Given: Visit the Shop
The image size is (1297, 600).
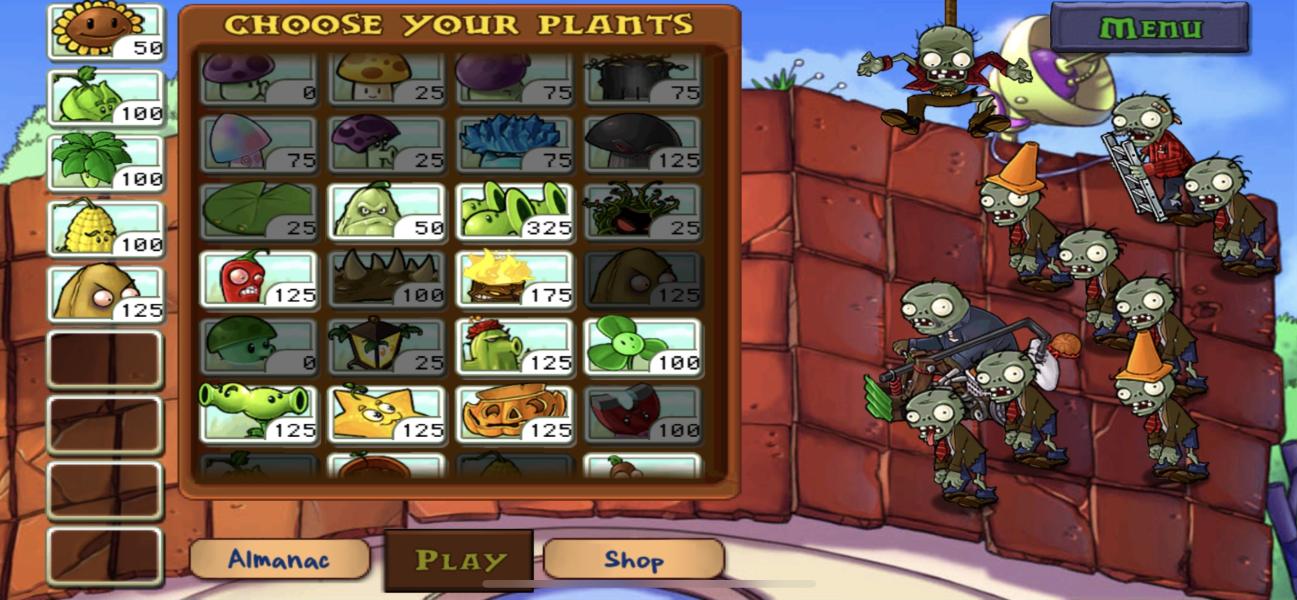Looking at the screenshot, I should (x=633, y=559).
